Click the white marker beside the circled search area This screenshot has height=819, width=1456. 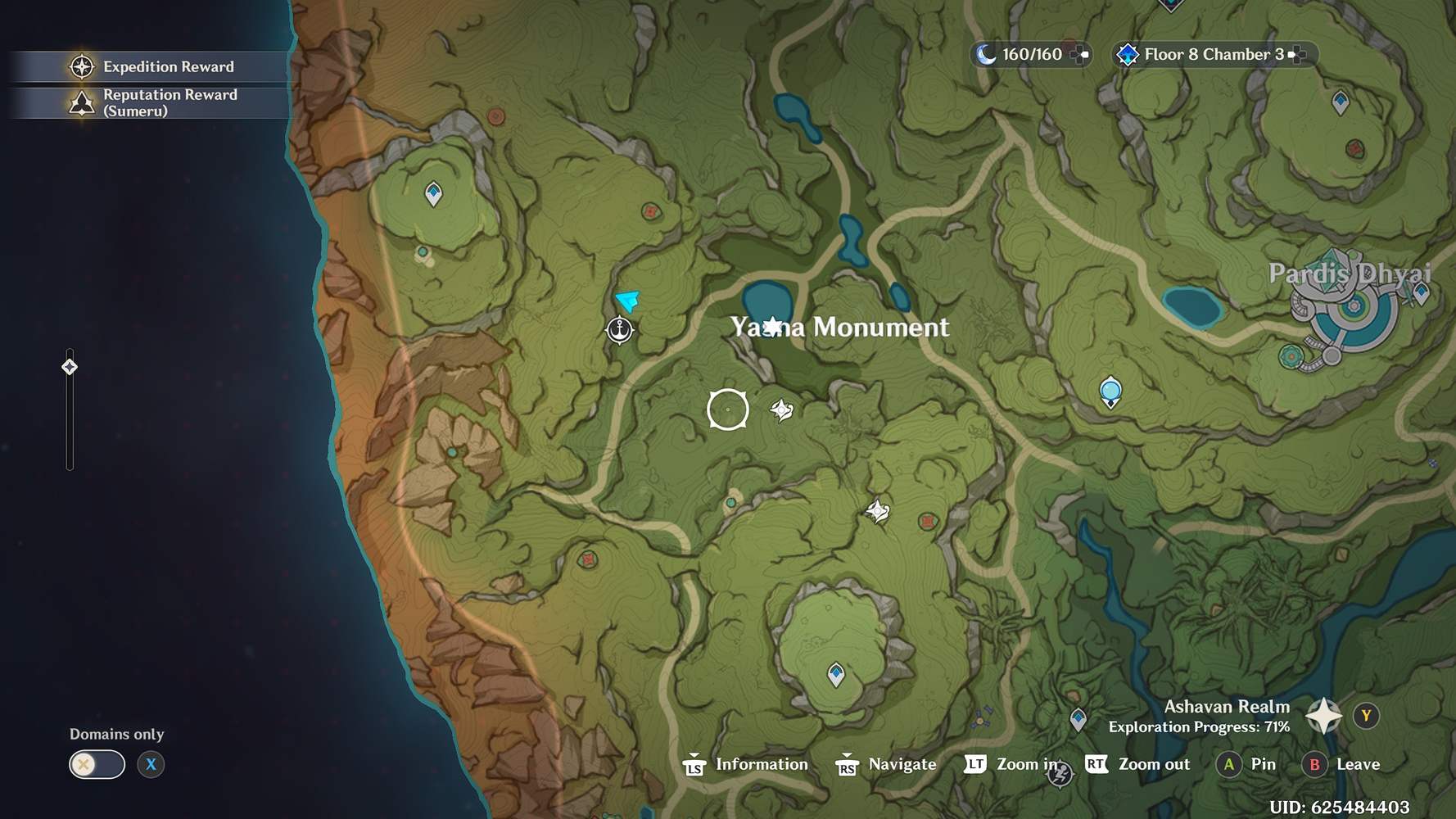pos(782,409)
